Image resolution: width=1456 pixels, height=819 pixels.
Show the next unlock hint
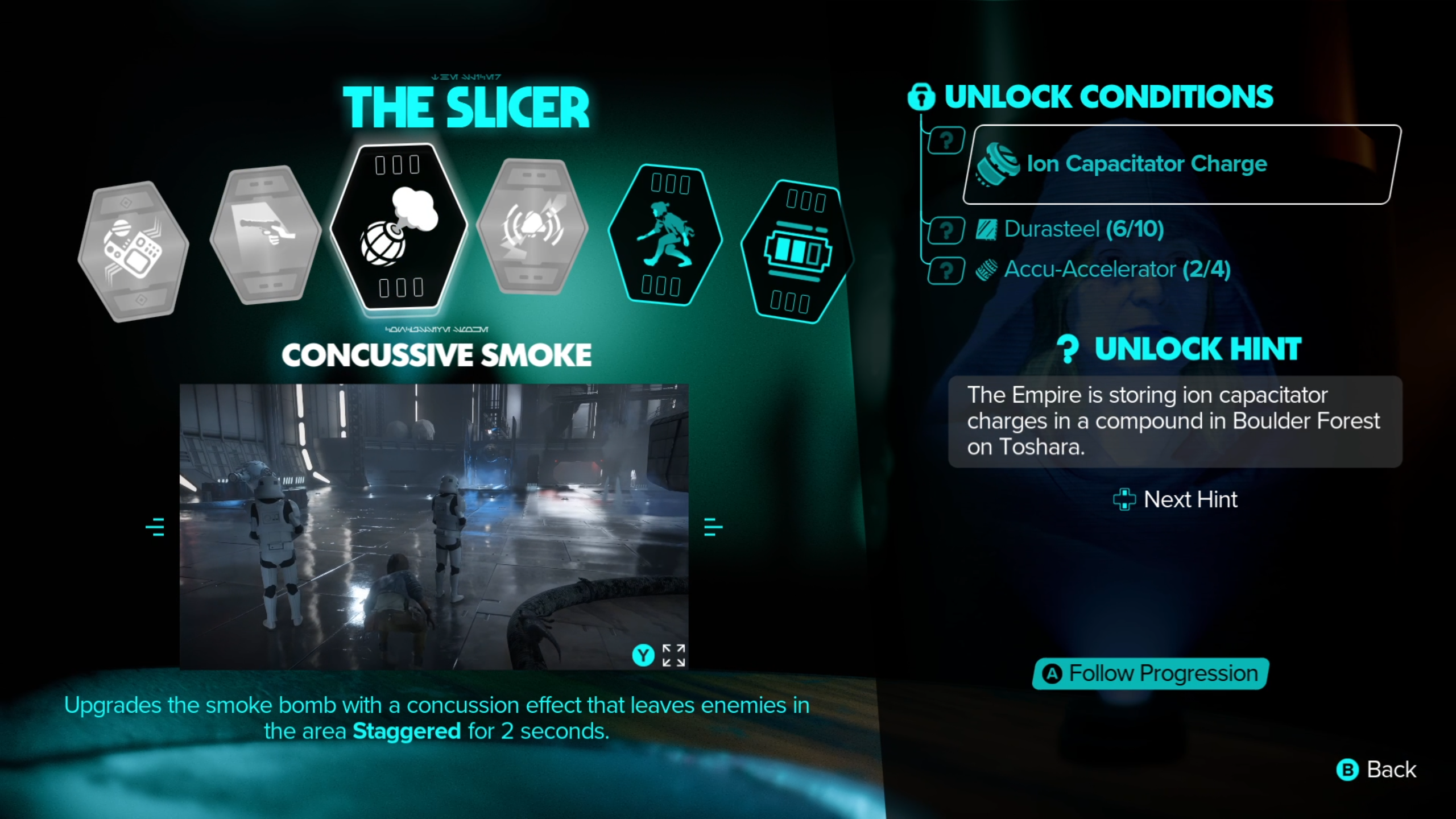click(x=1175, y=499)
